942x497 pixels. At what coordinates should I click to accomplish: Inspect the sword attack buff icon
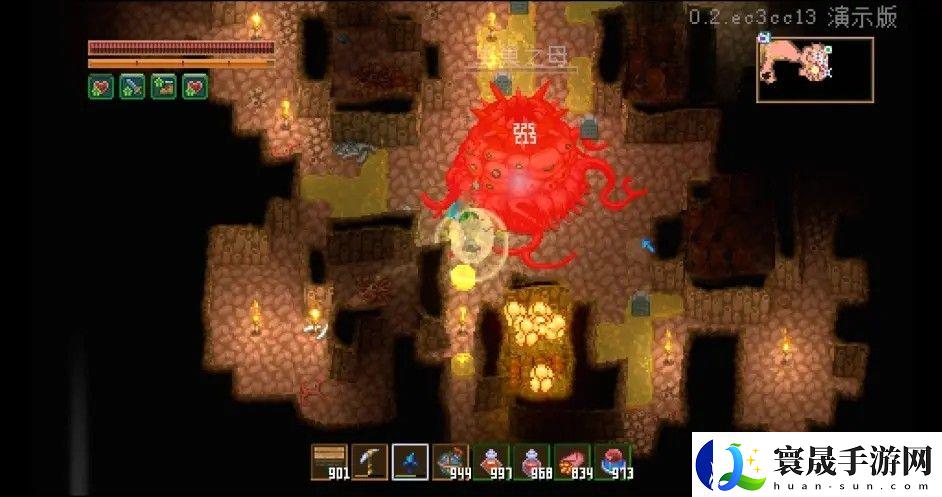tap(133, 86)
